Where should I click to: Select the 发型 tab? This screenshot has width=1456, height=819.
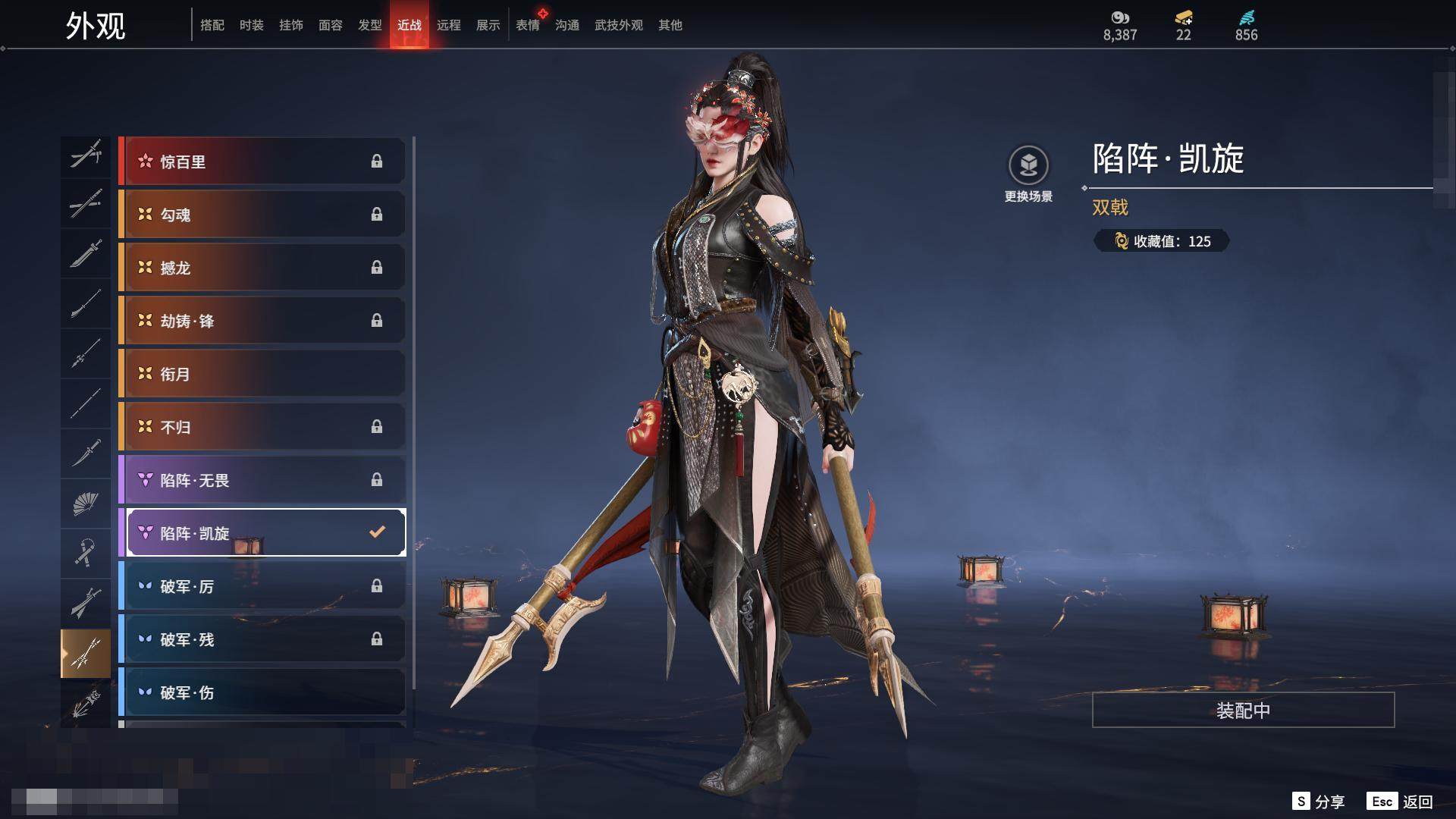[369, 25]
